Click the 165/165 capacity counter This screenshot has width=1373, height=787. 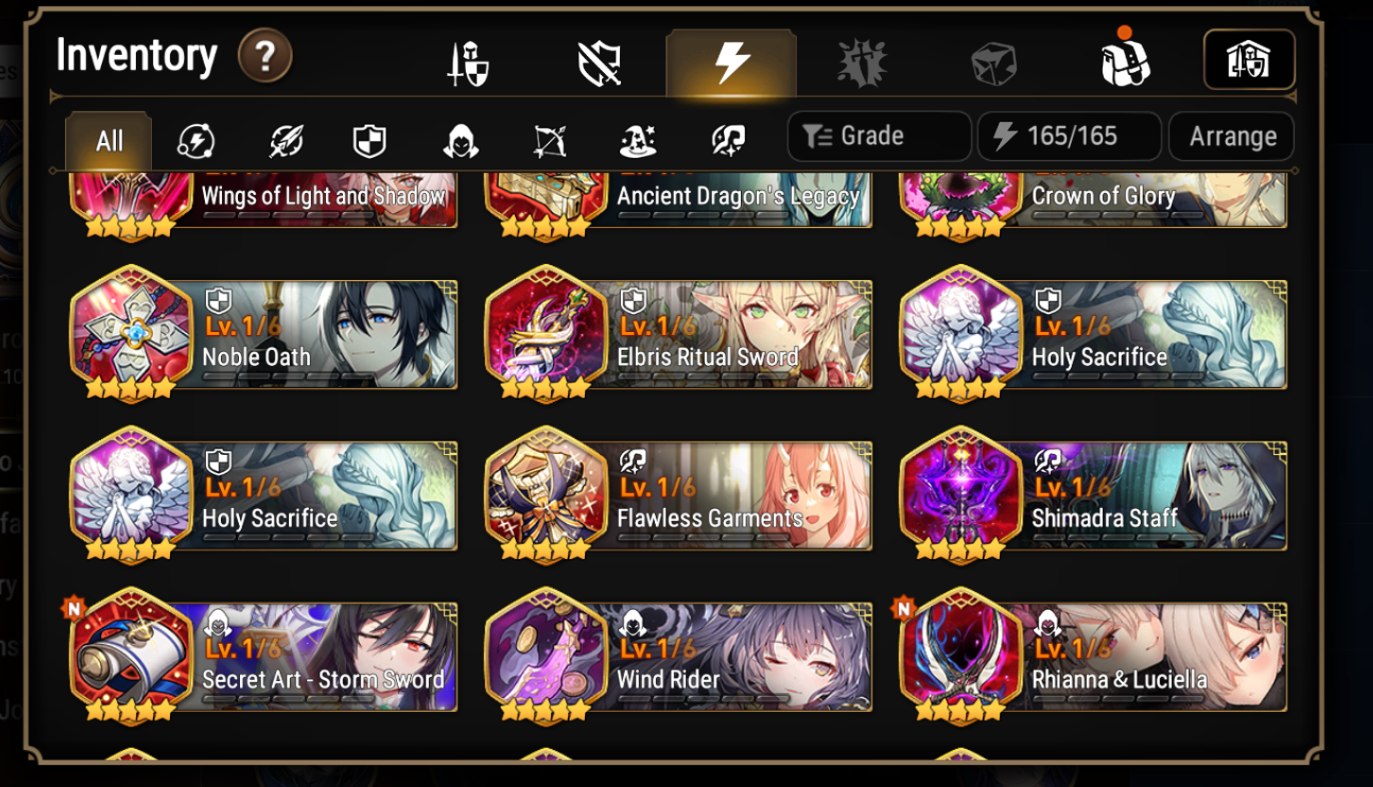(x=1068, y=136)
